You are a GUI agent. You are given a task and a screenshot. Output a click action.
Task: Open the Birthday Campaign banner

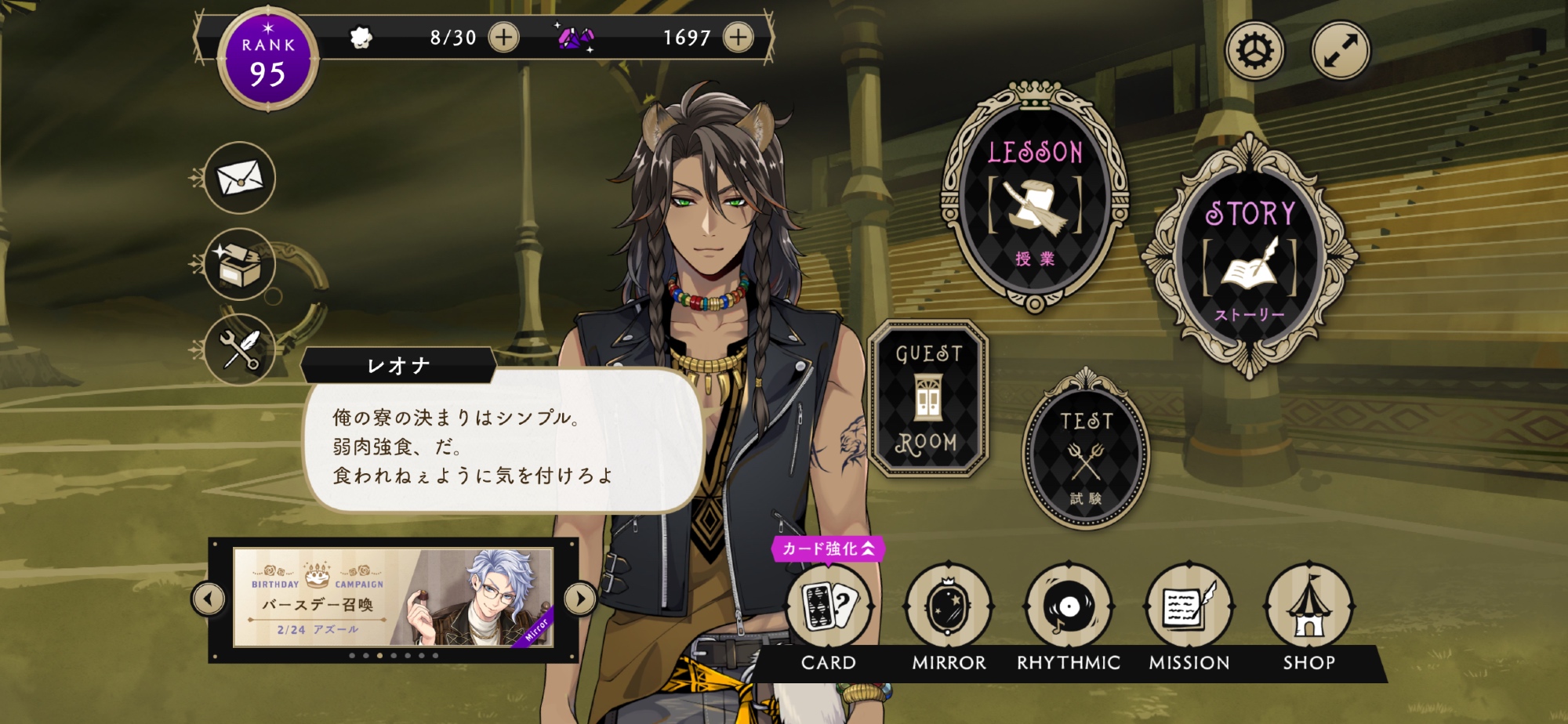(394, 598)
